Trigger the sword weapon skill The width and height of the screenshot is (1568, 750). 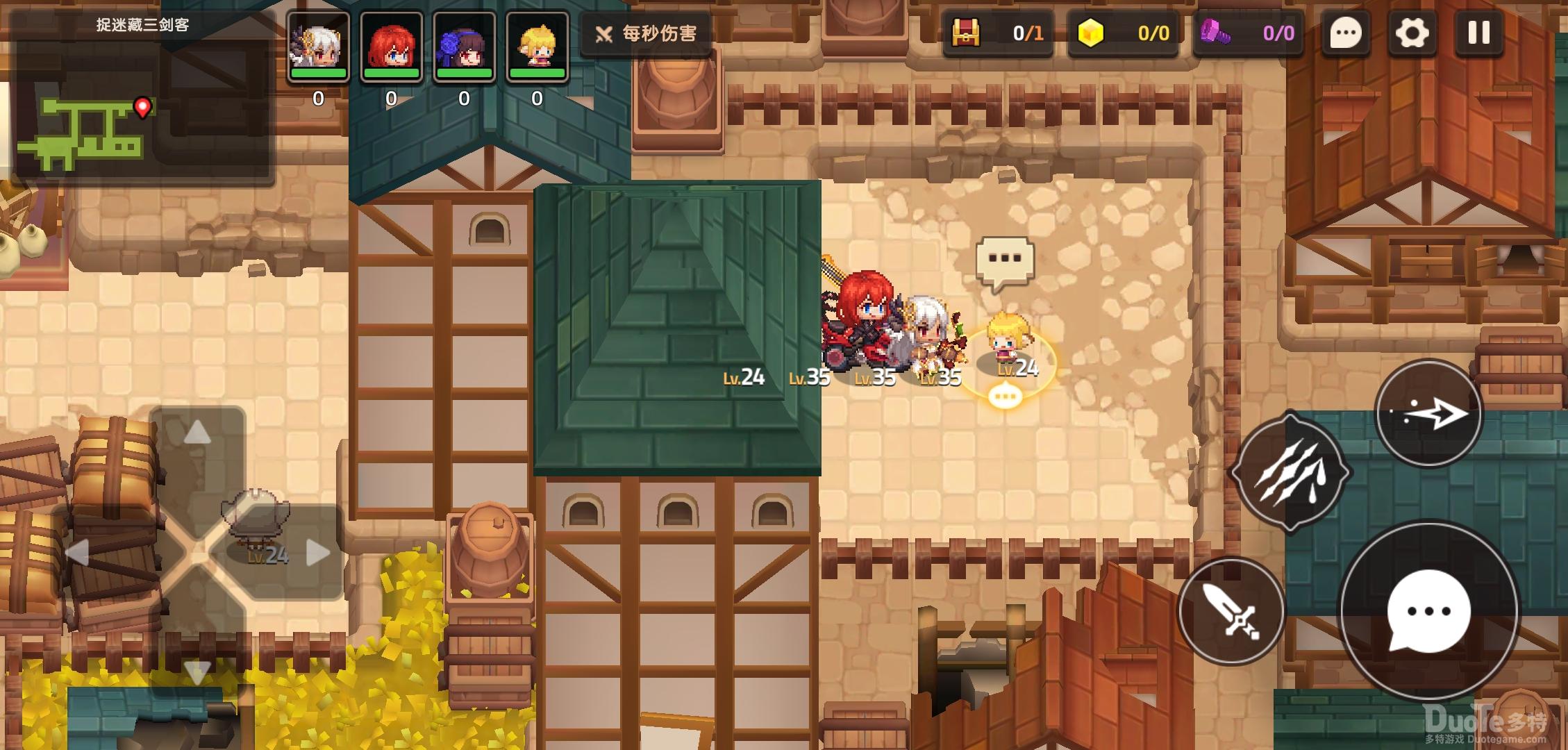coord(1231,611)
